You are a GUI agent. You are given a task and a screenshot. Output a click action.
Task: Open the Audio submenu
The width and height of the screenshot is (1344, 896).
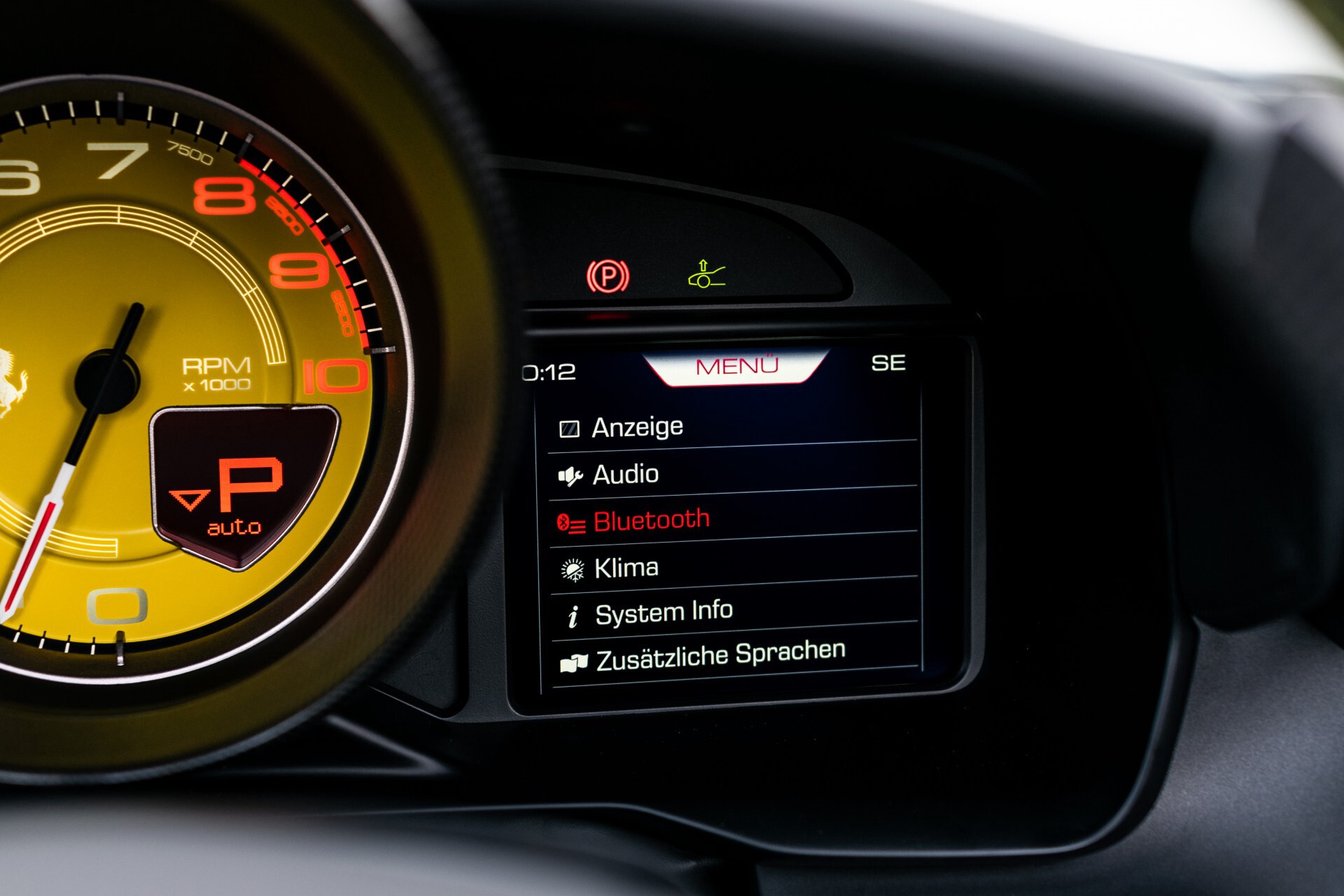tap(625, 473)
